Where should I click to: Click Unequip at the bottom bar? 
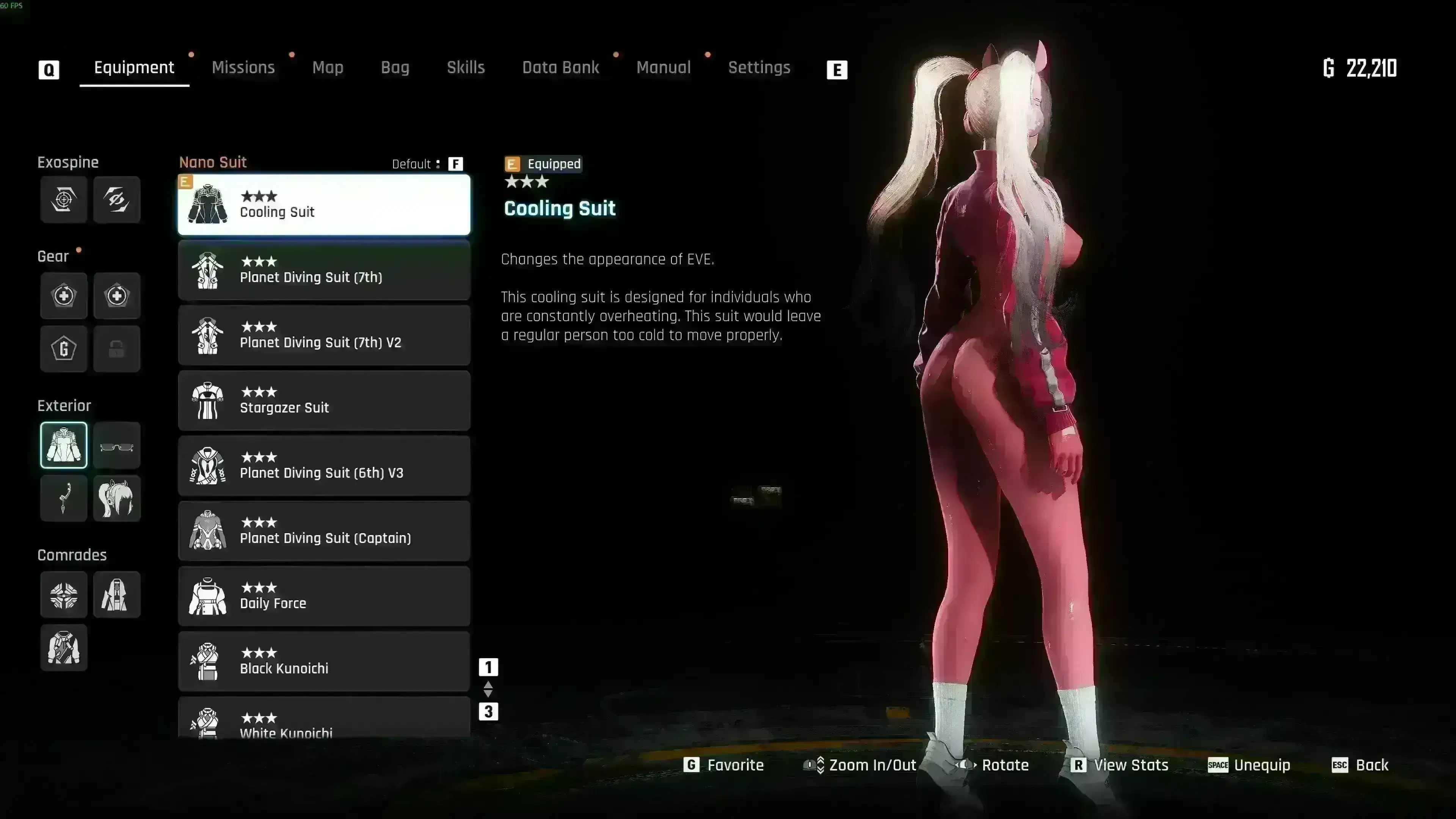[1249, 765]
